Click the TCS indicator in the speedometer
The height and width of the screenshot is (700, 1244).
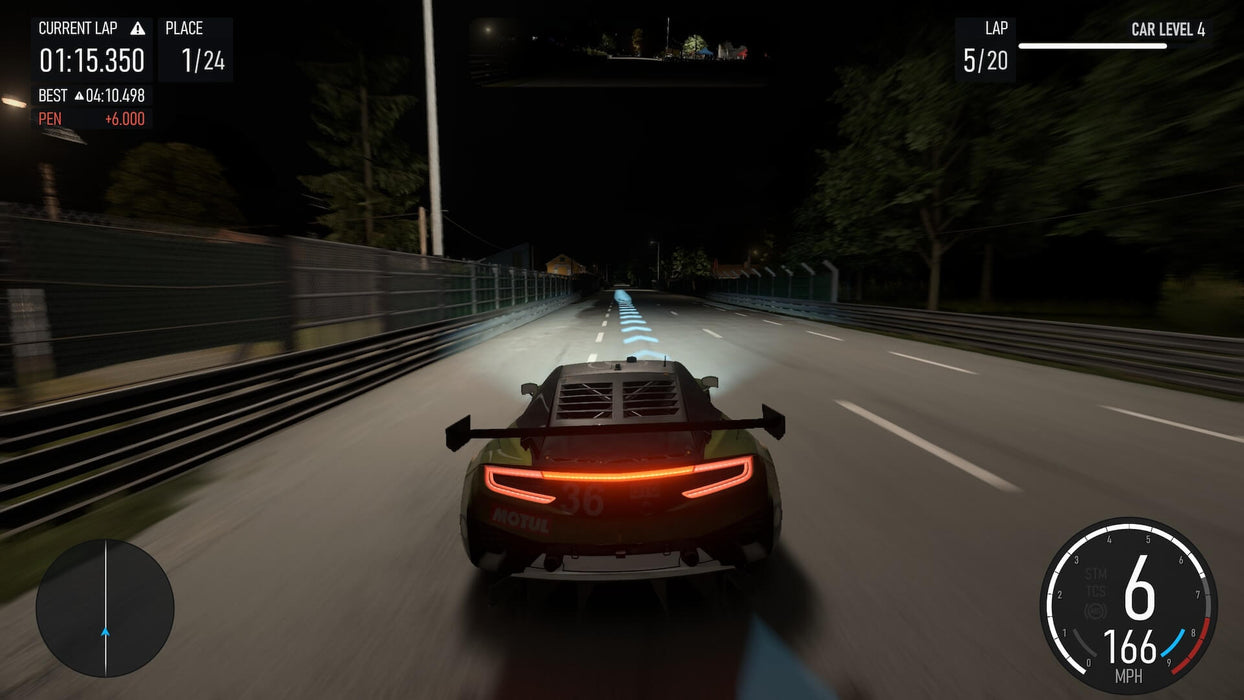[x=1096, y=590]
